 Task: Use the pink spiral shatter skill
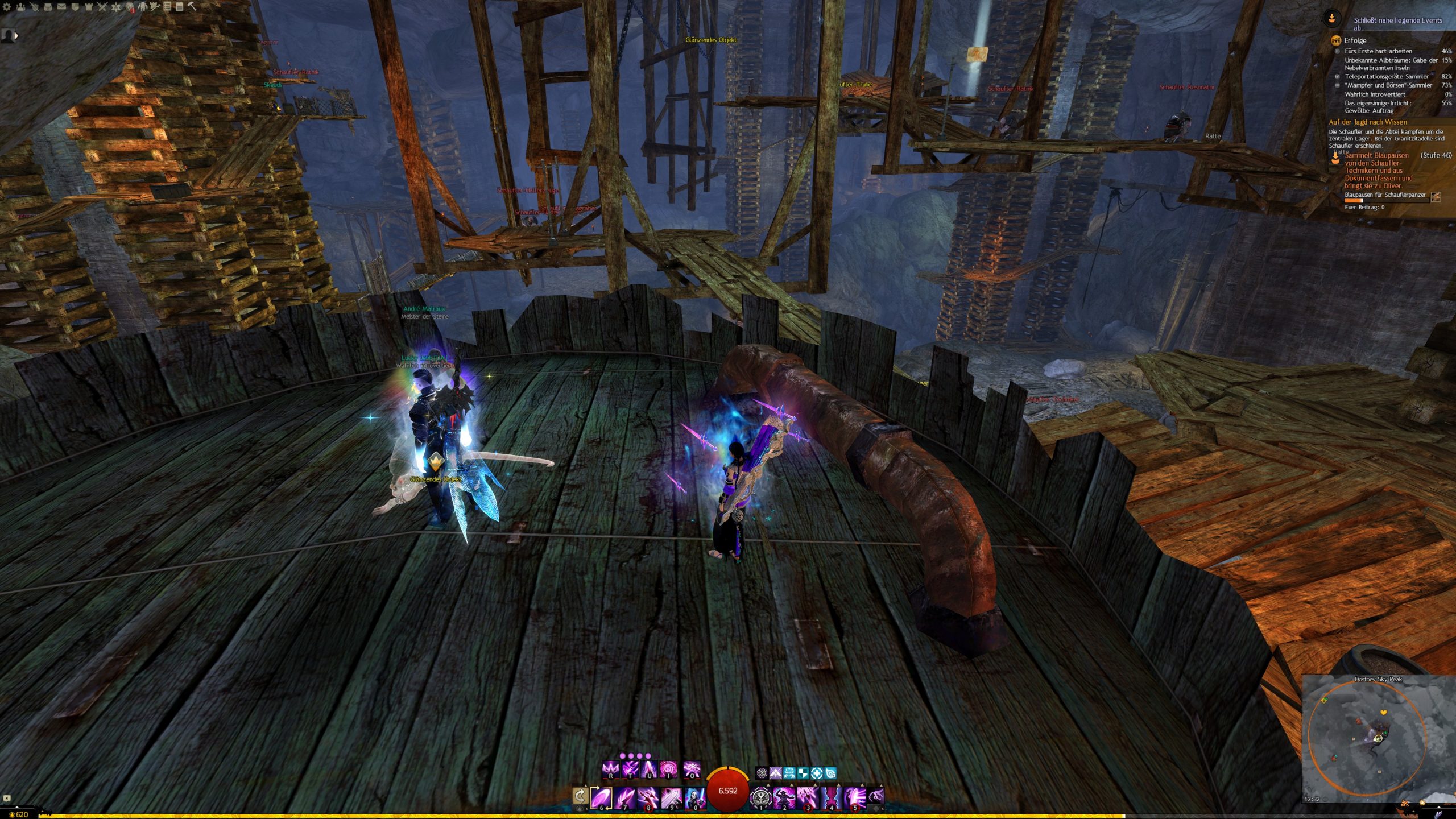coord(668,770)
